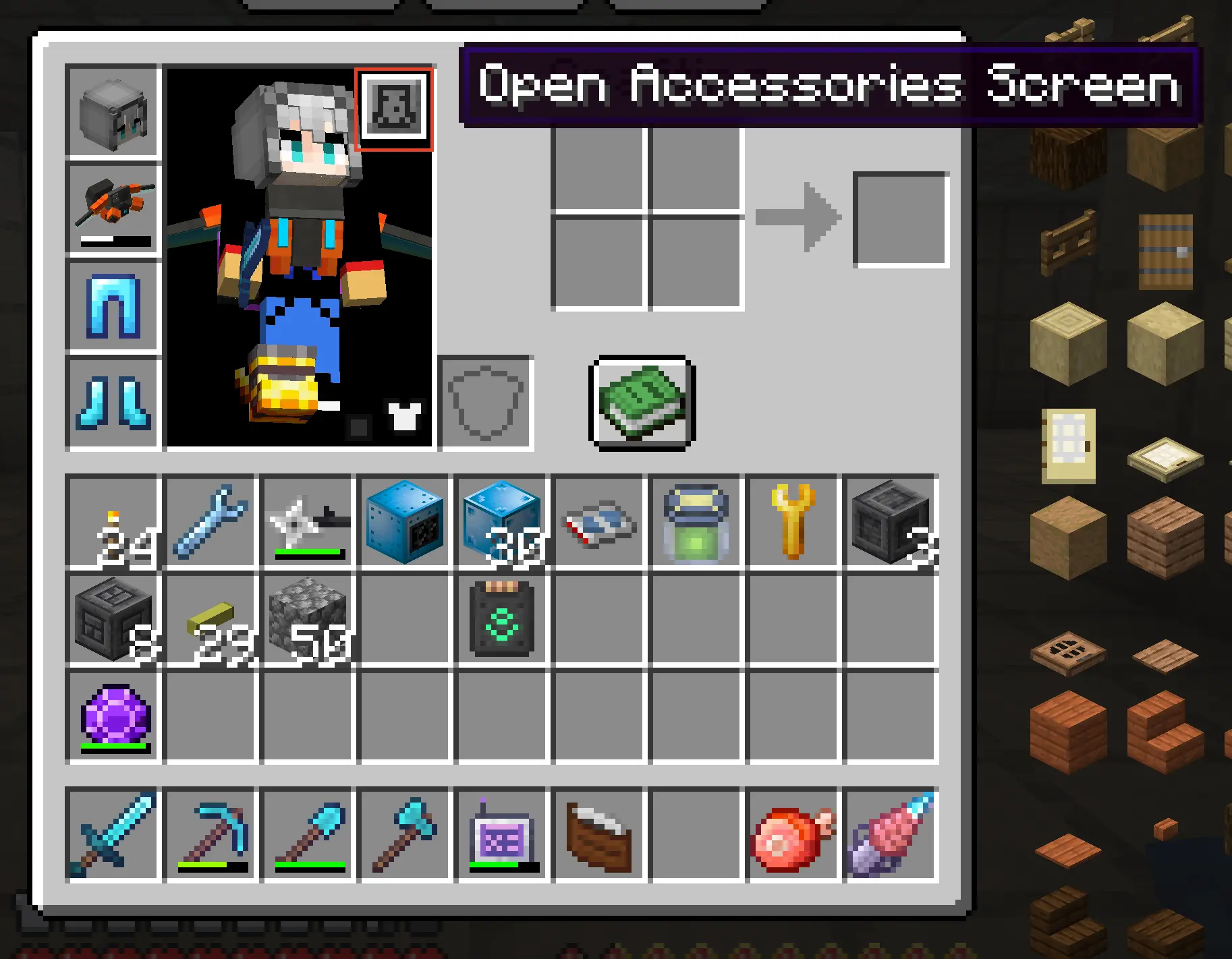Select the diamond shovel in hotbar
1232x959 pixels.
point(308,834)
